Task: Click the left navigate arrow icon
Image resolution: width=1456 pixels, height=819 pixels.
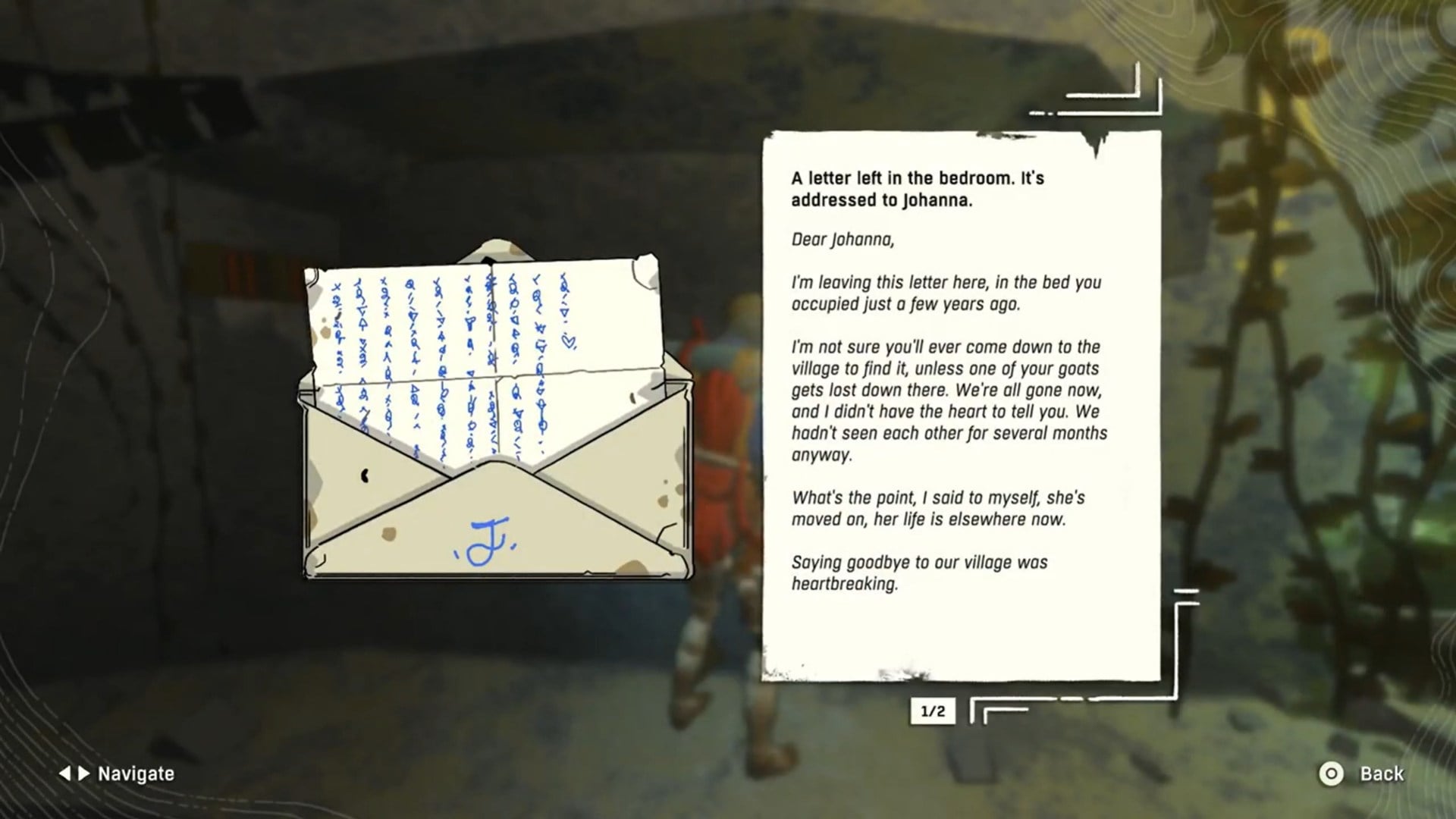Action: pyautogui.click(x=65, y=774)
